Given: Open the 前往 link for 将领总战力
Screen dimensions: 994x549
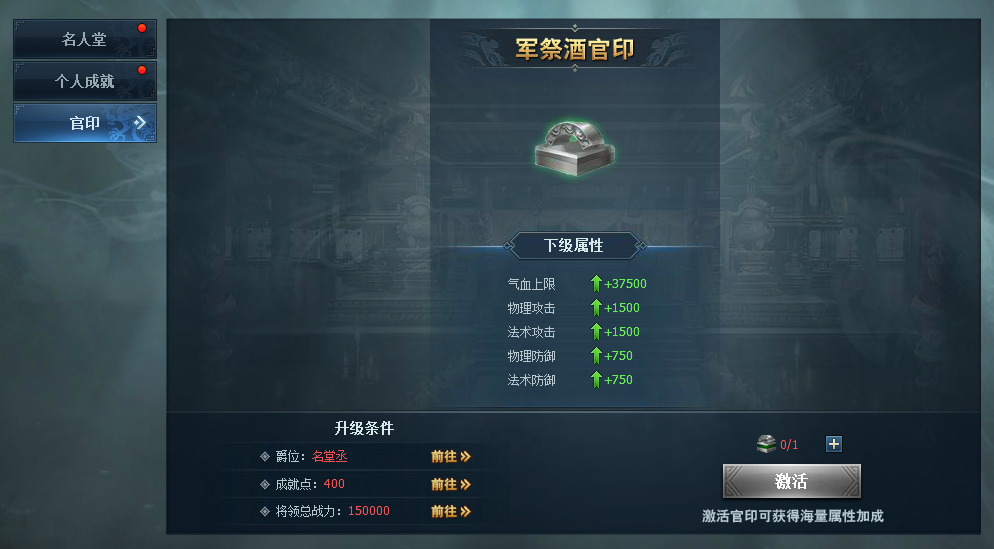Looking at the screenshot, I should pyautogui.click(x=450, y=511).
